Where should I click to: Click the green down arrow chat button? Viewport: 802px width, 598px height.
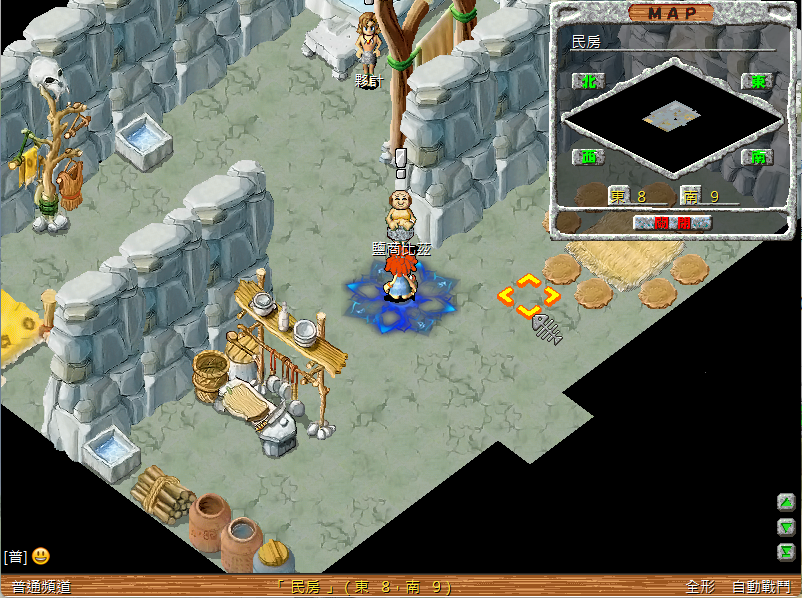pyautogui.click(x=786, y=527)
